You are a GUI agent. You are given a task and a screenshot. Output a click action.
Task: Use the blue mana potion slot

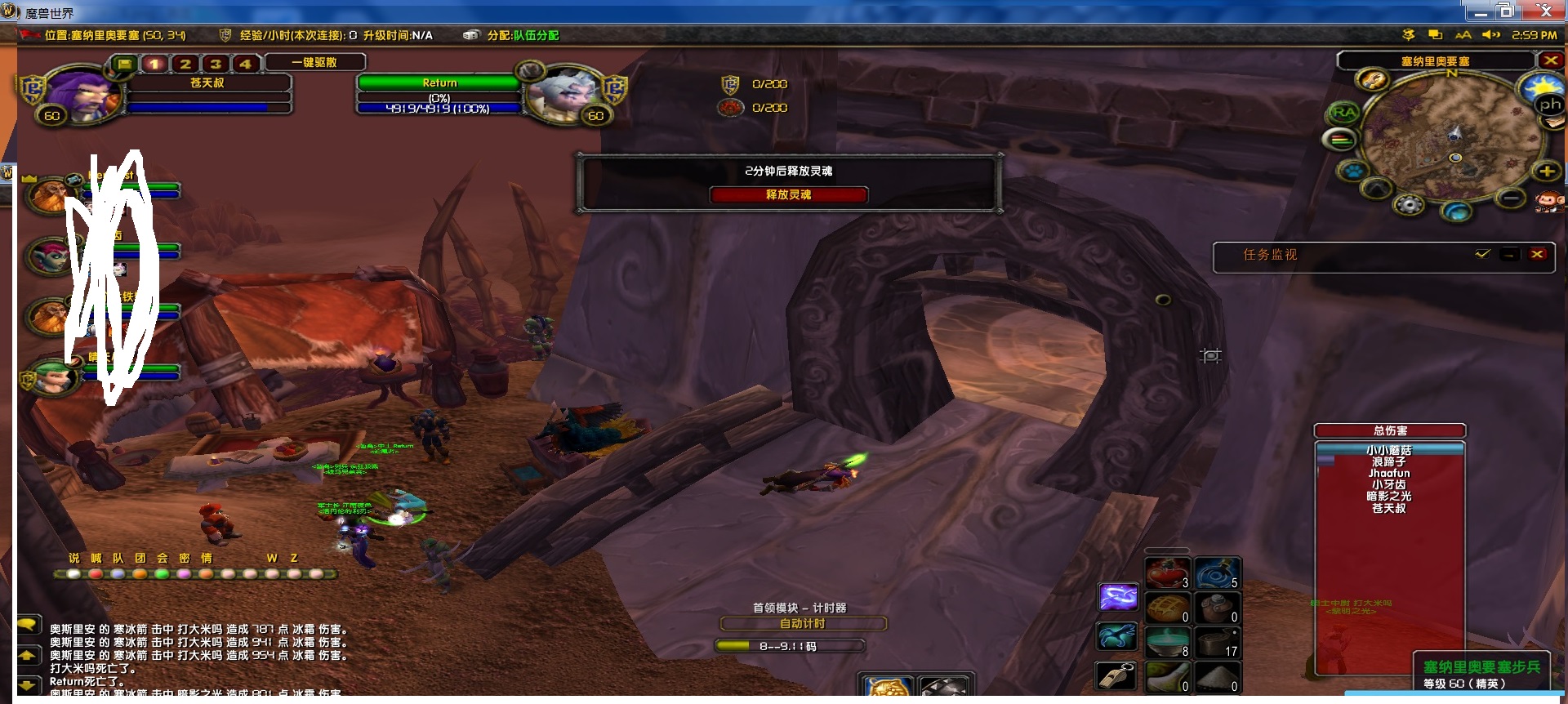[x=1218, y=573]
